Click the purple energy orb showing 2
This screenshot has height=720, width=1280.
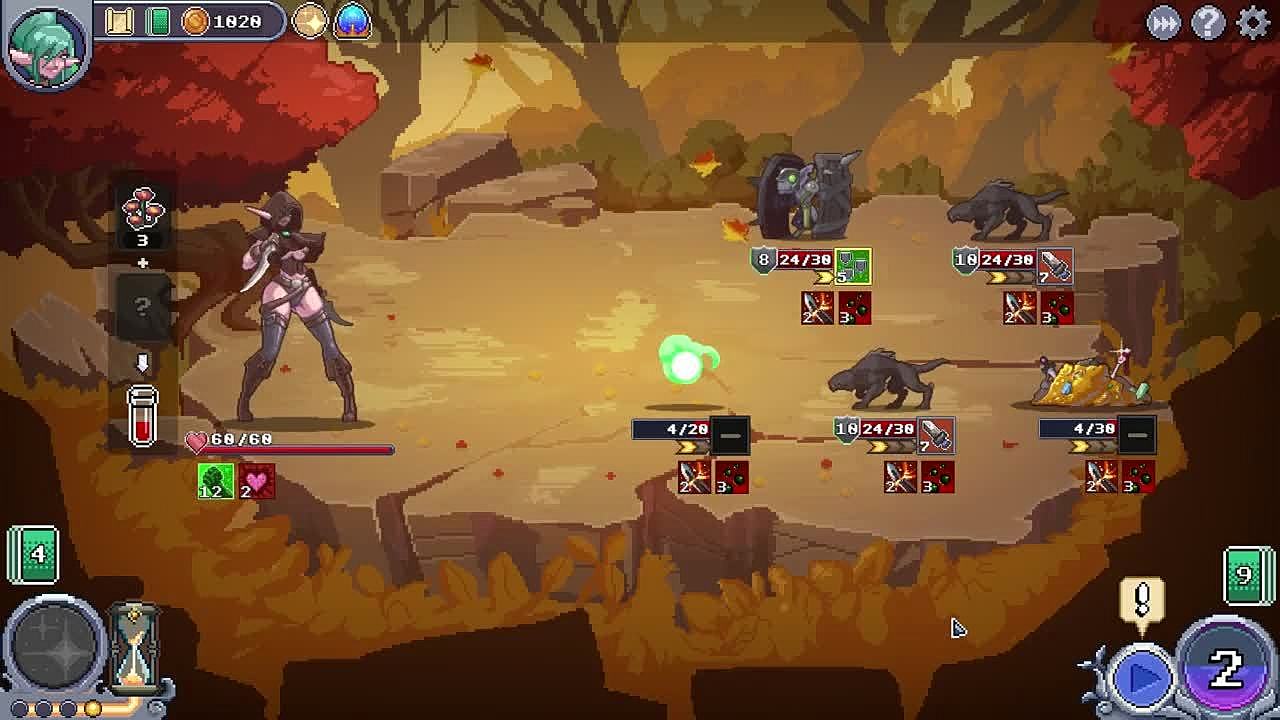click(x=1225, y=666)
